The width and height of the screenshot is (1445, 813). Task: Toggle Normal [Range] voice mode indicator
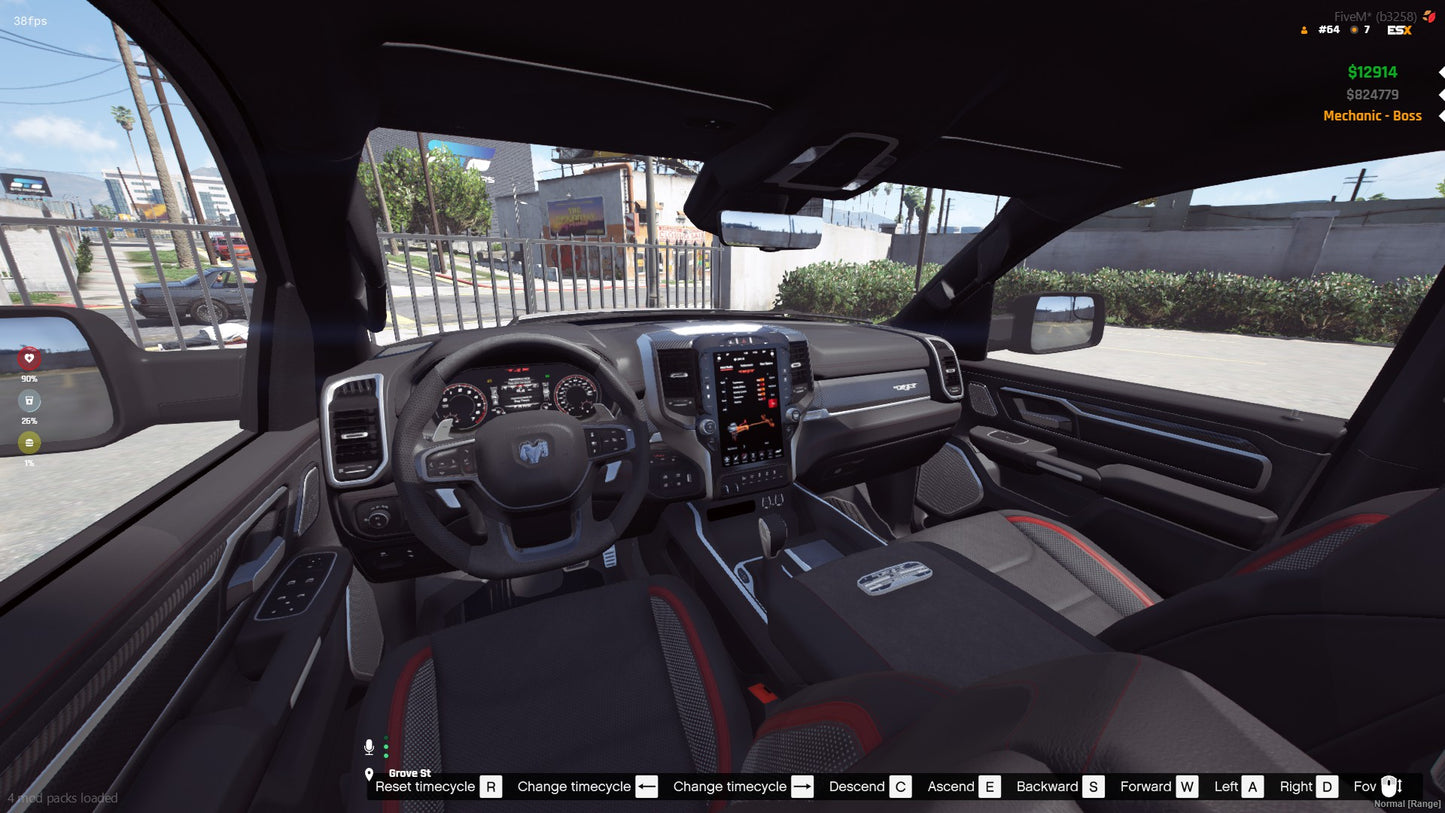click(1406, 803)
